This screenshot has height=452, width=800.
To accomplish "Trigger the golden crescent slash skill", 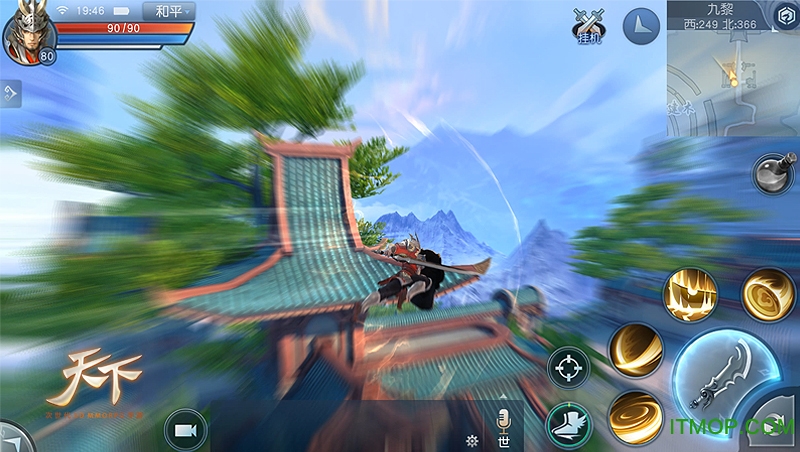I will coord(636,351).
